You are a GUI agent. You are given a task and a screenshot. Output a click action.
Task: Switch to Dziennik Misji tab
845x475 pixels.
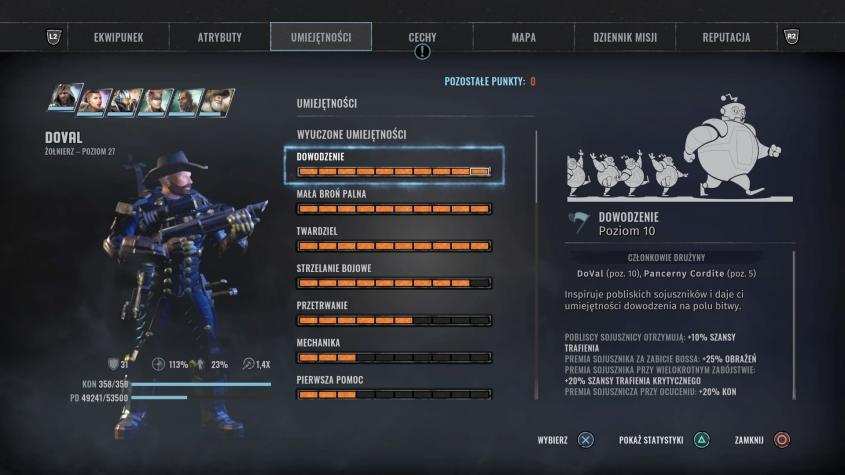[624, 37]
